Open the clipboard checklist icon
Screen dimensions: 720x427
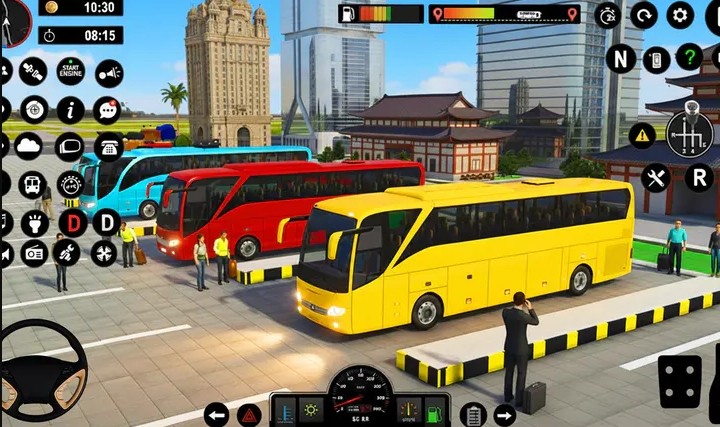tap(472, 414)
